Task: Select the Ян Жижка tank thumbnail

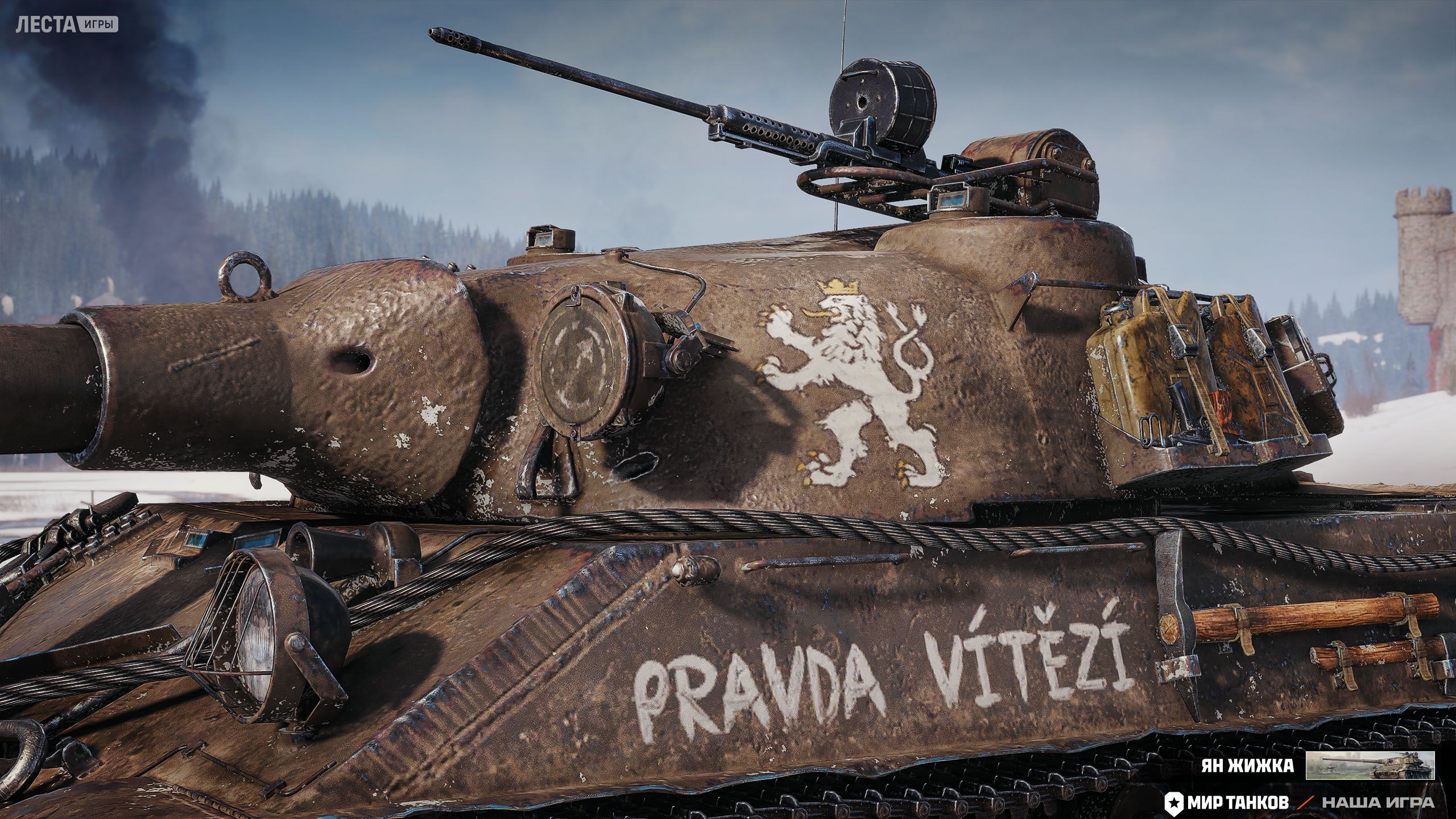Action: [x=1370, y=765]
